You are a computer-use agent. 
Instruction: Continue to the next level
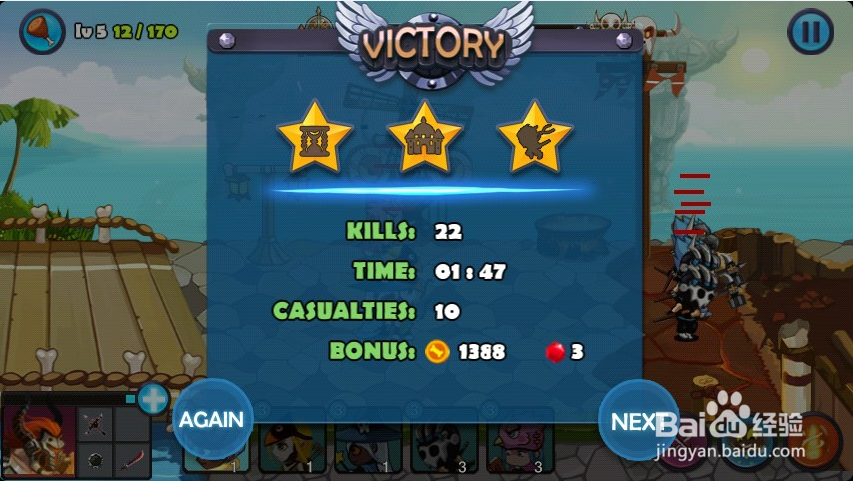click(637, 421)
